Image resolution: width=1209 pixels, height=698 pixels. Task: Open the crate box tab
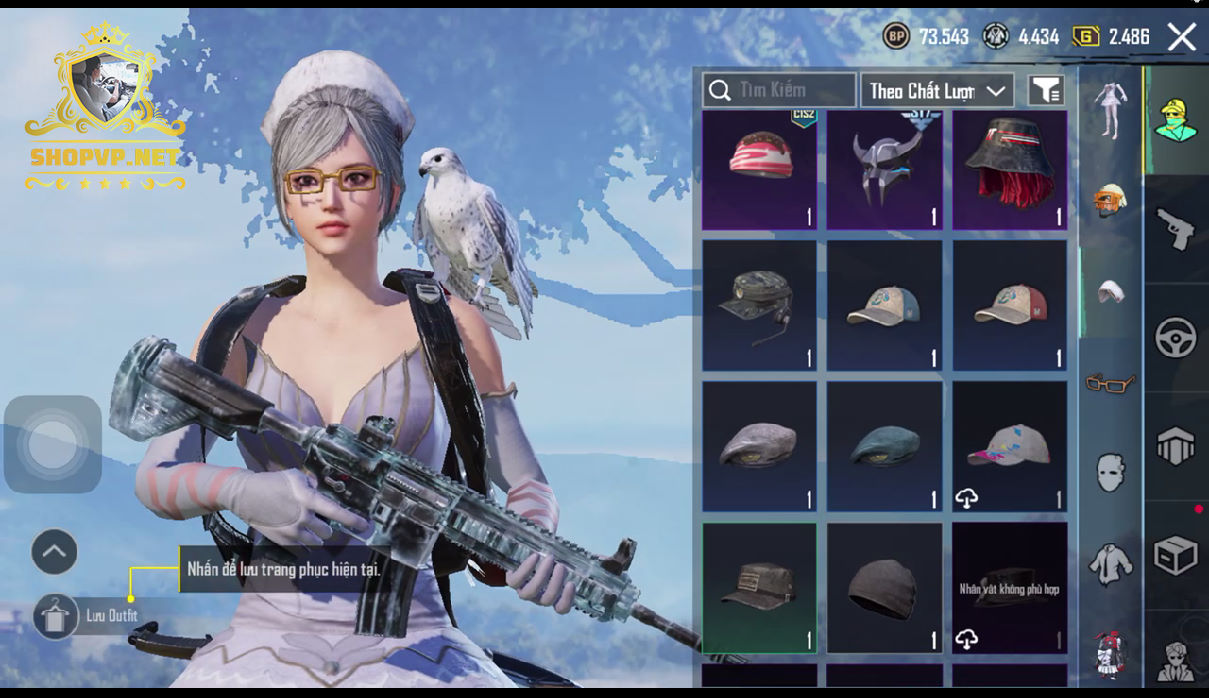(1176, 555)
